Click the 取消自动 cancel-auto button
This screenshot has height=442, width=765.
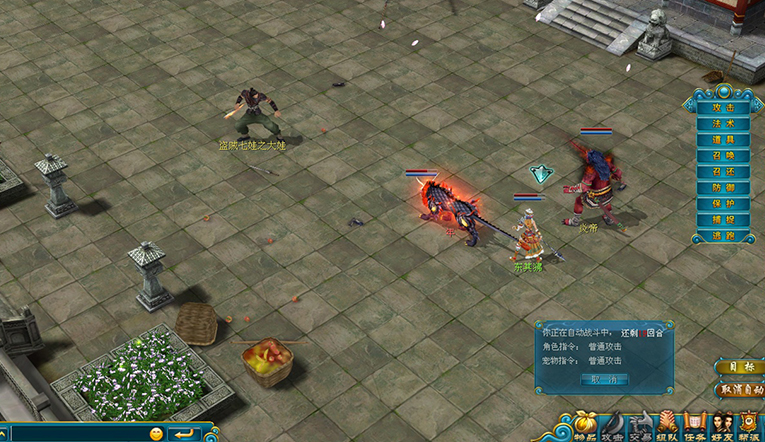click(739, 389)
